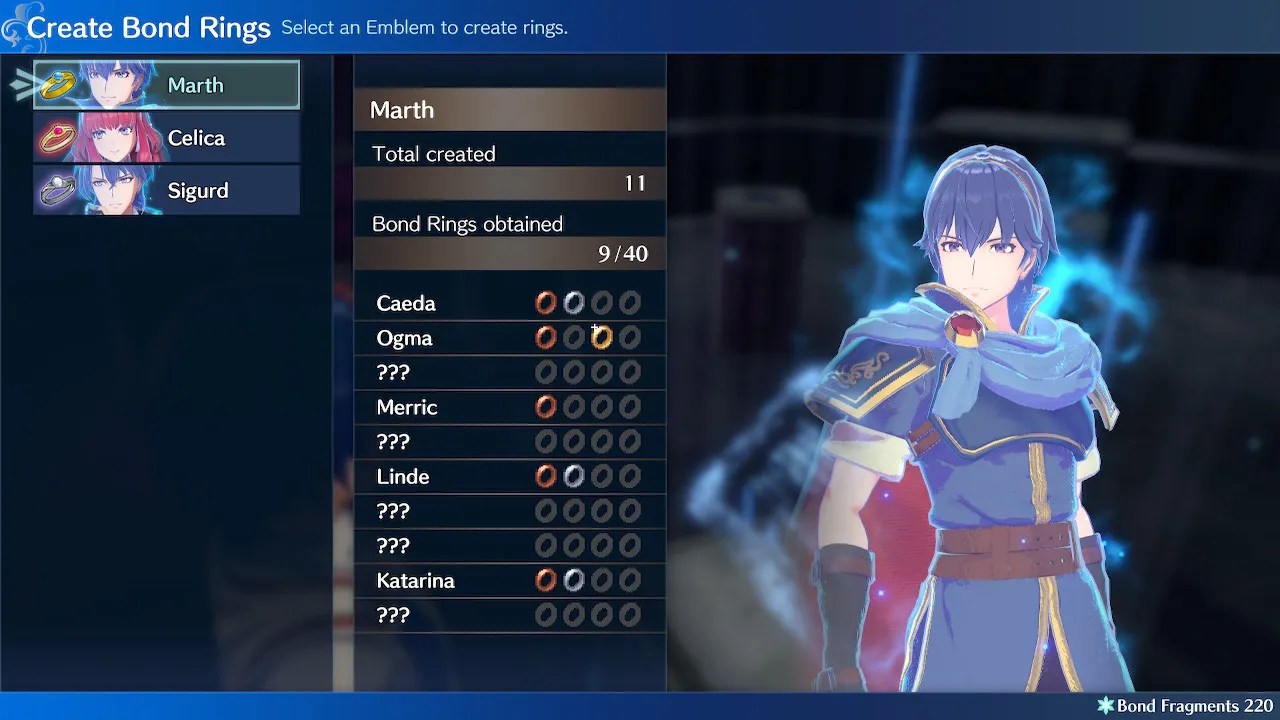This screenshot has height=720, width=1280.
Task: Select the Marth emblem entry
Action: pos(165,84)
